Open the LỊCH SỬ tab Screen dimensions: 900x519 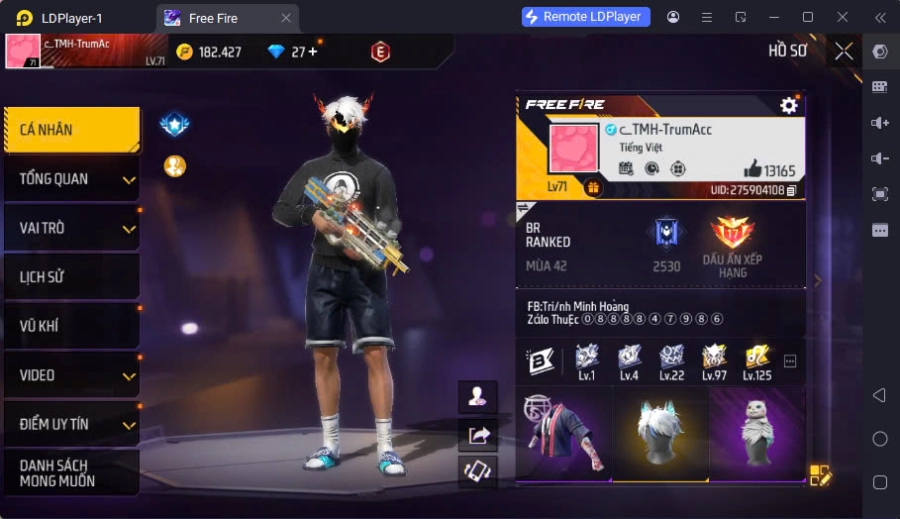click(x=70, y=277)
